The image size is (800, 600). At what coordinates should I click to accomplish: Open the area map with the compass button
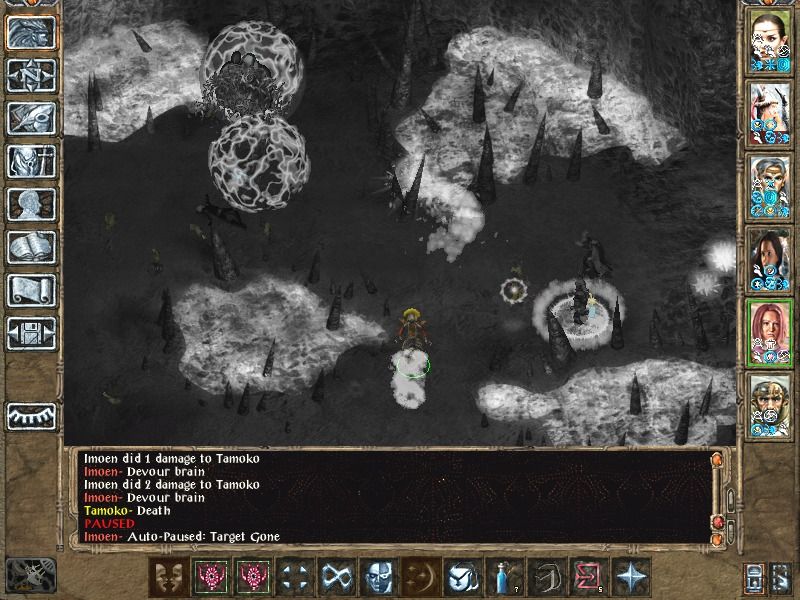coord(30,75)
